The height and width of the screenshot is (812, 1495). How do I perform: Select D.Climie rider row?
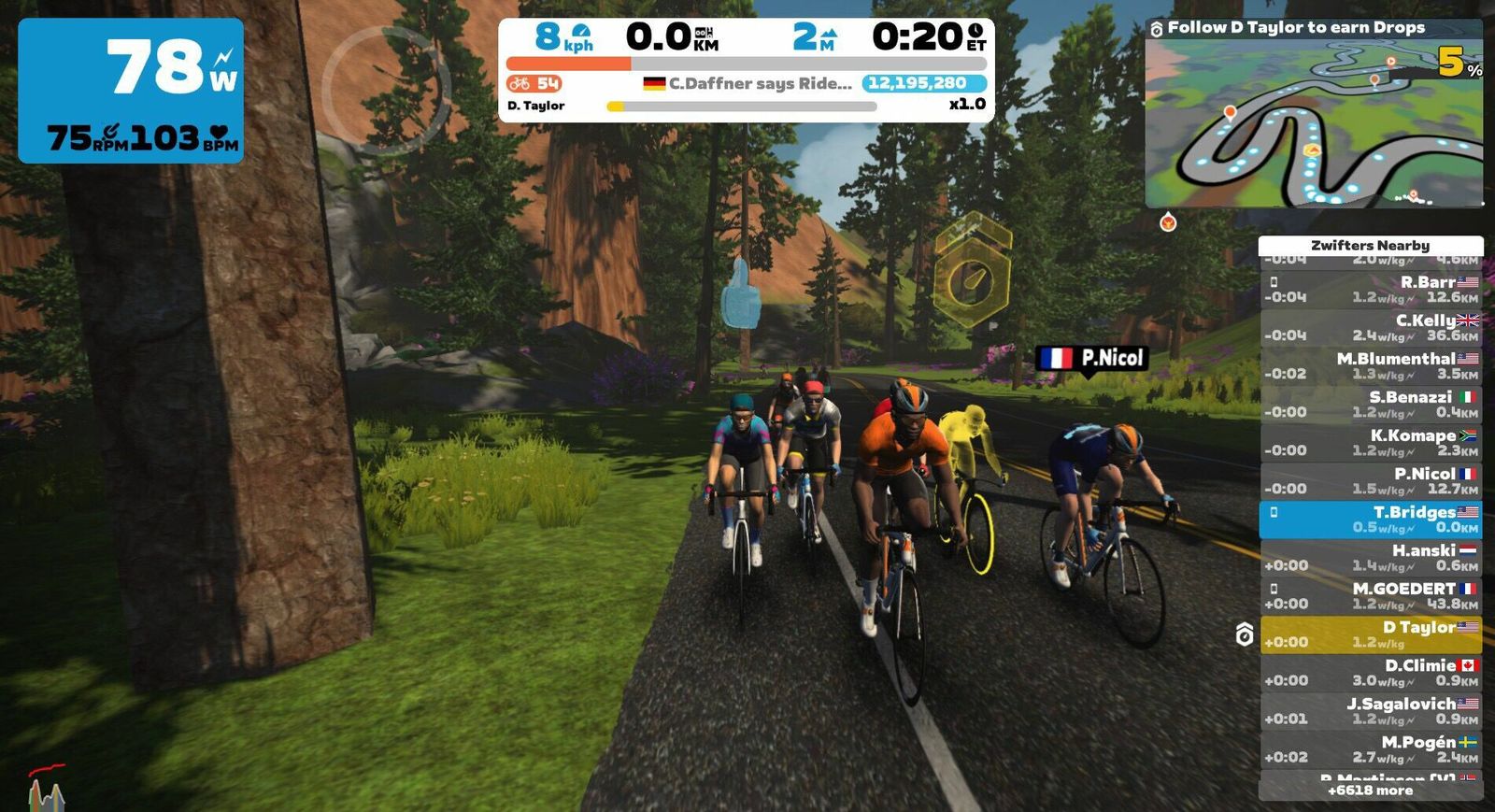1371,673
